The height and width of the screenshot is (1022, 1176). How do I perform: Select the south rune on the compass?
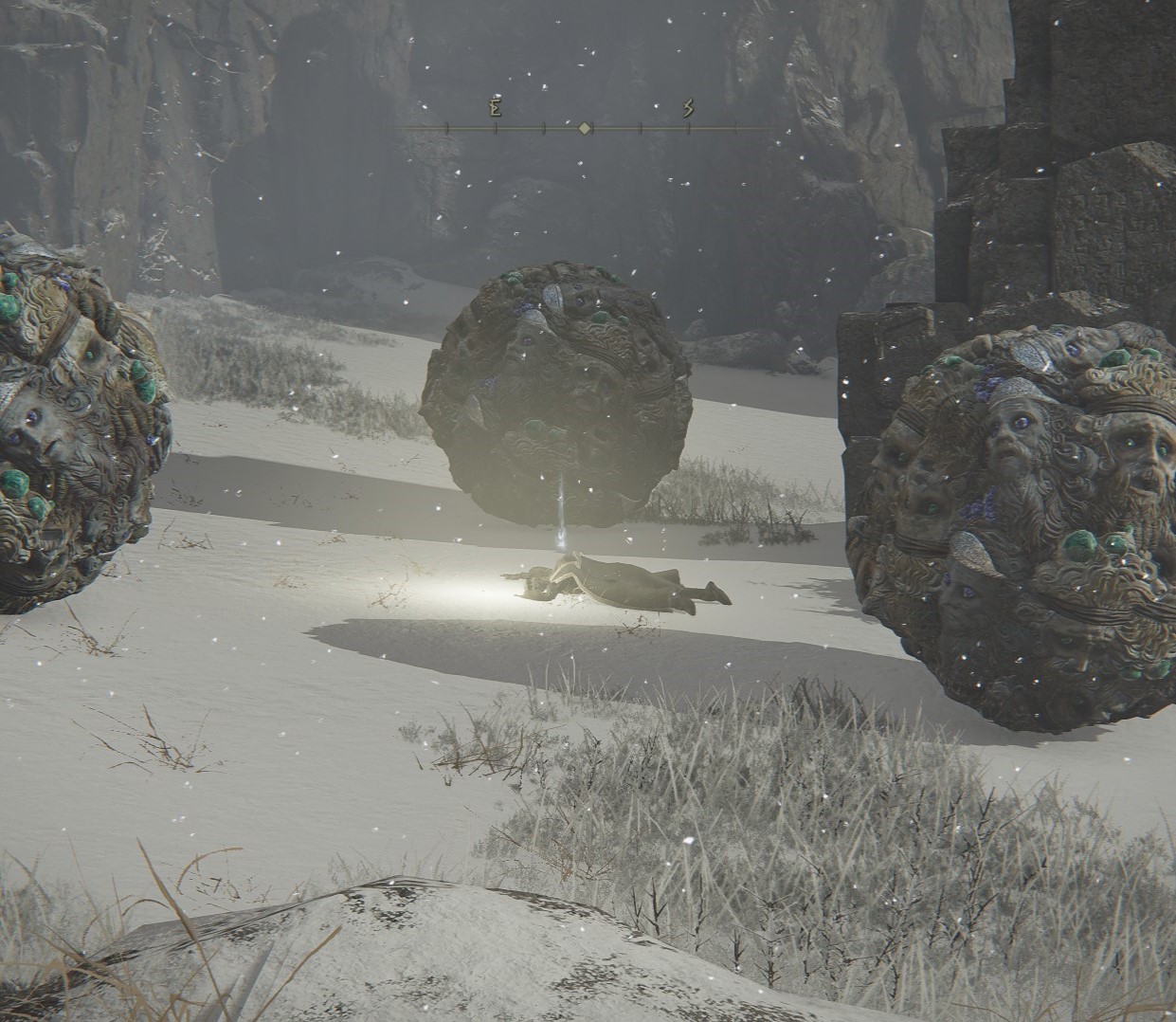[688, 108]
